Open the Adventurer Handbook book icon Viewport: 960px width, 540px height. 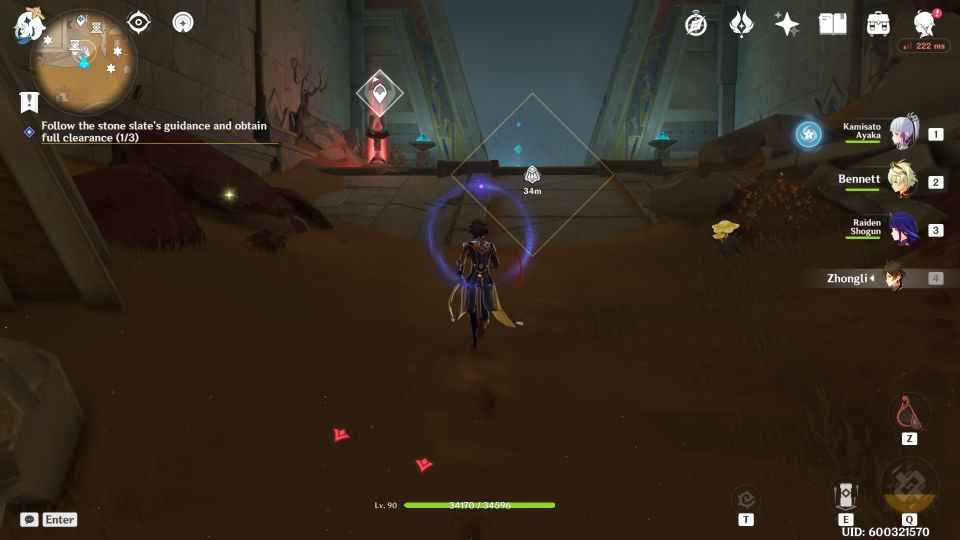(832, 24)
